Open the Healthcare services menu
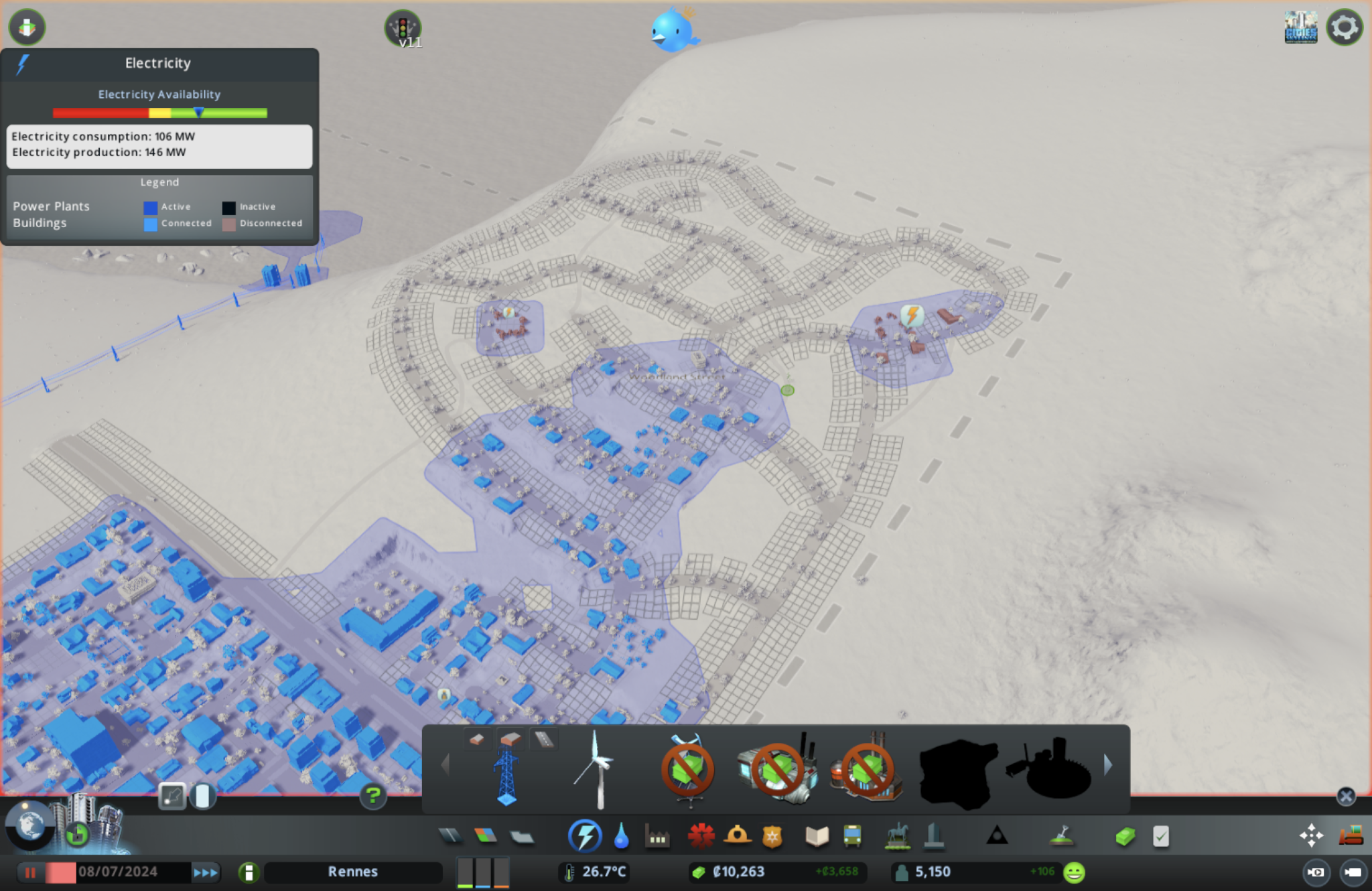Viewport: 1372px width, 891px height. point(701,836)
